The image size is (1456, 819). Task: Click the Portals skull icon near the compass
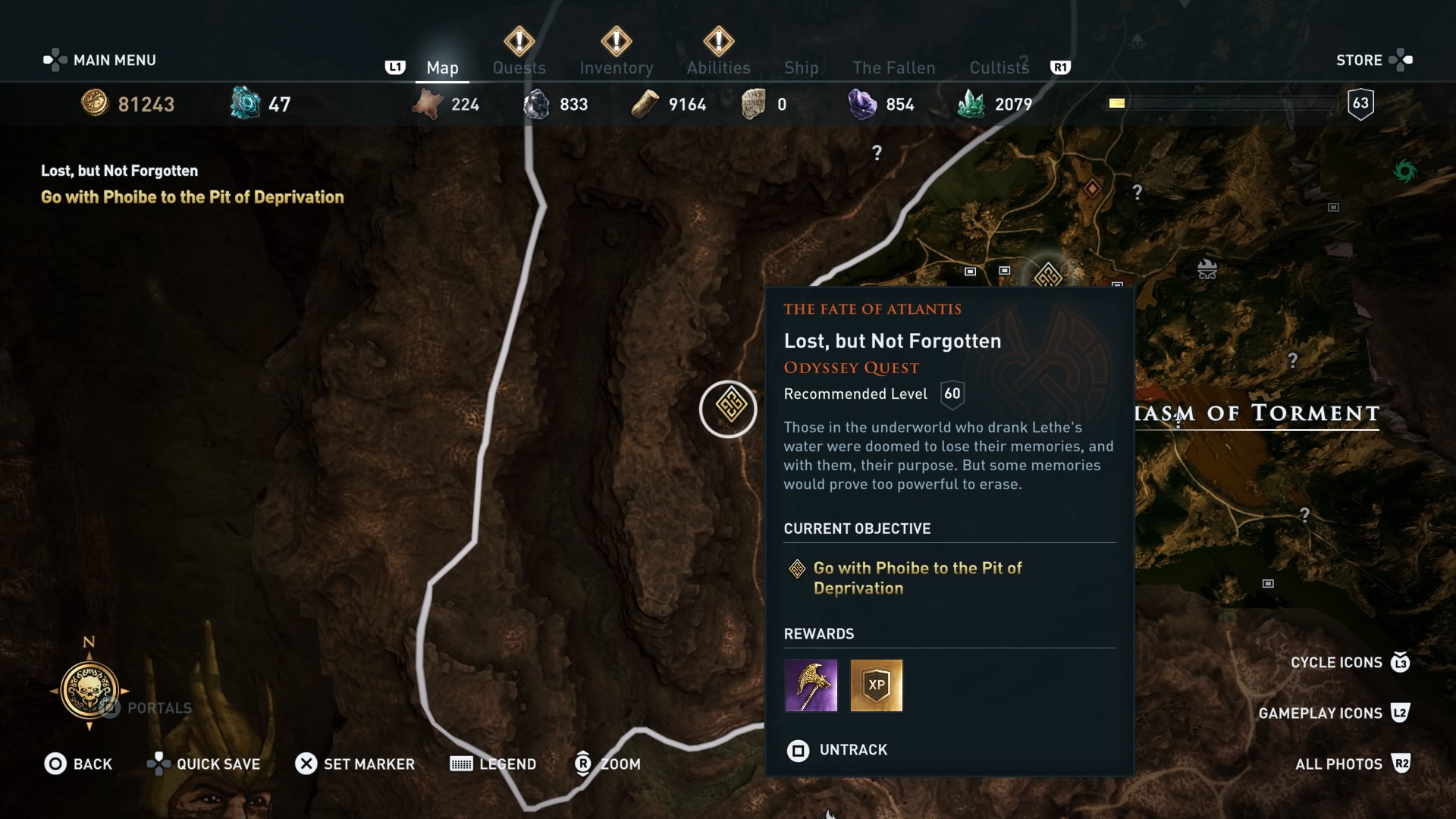[89, 690]
